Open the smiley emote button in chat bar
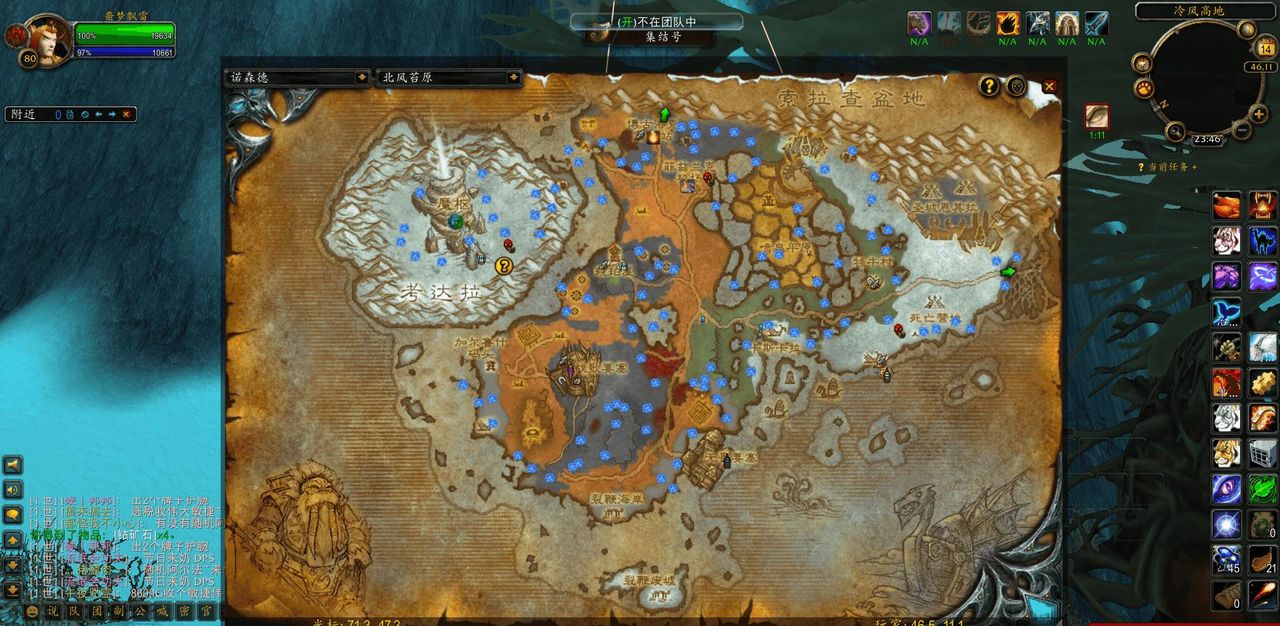1280x626 pixels. pos(32,610)
